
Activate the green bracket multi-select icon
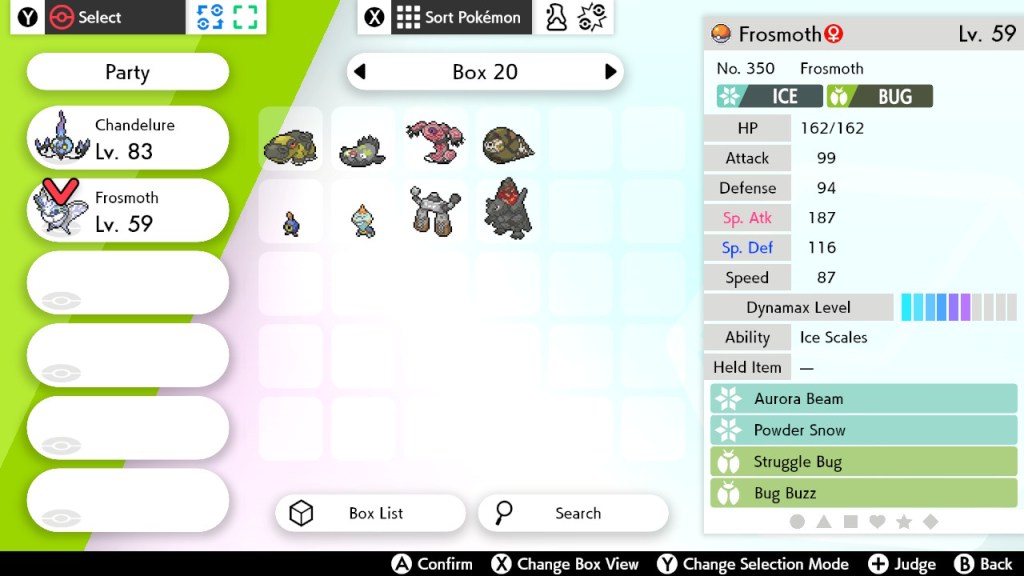[245, 17]
